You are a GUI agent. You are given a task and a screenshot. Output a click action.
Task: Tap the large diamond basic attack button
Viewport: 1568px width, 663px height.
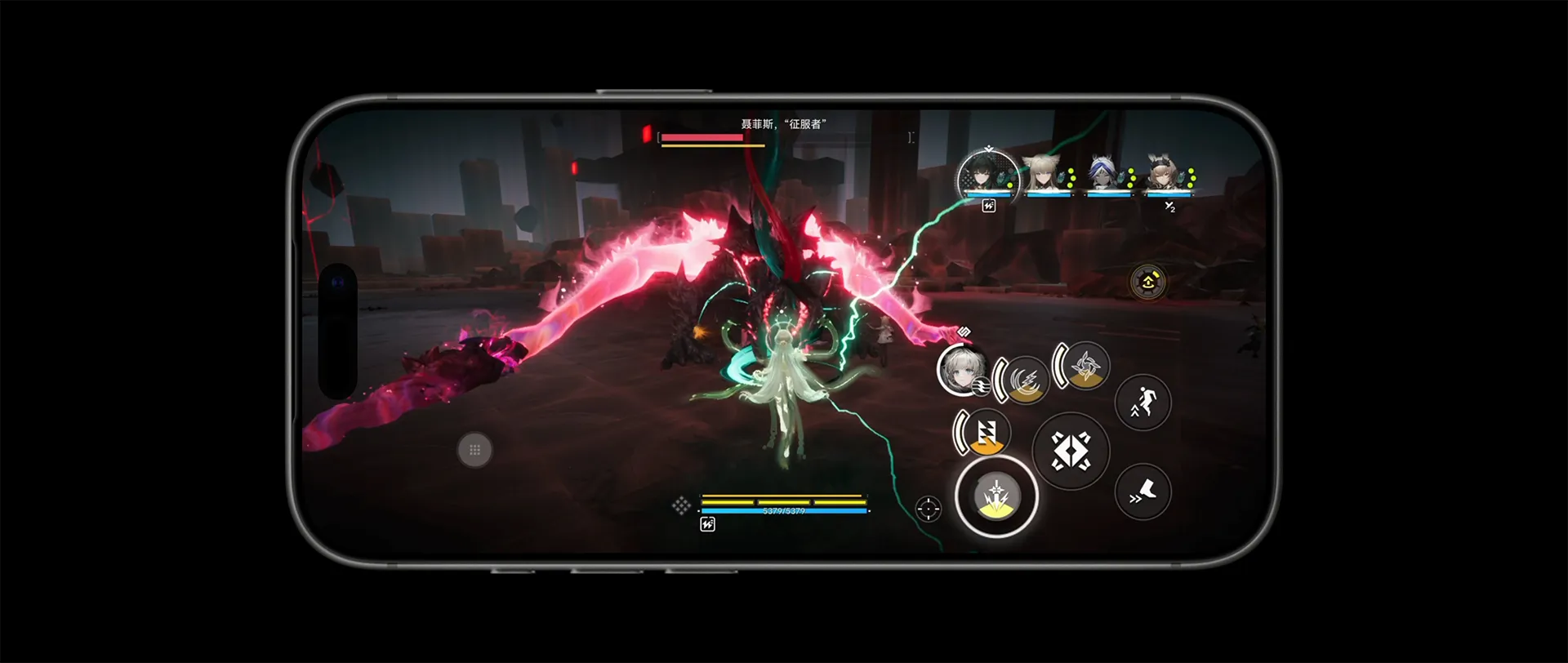[1070, 451]
